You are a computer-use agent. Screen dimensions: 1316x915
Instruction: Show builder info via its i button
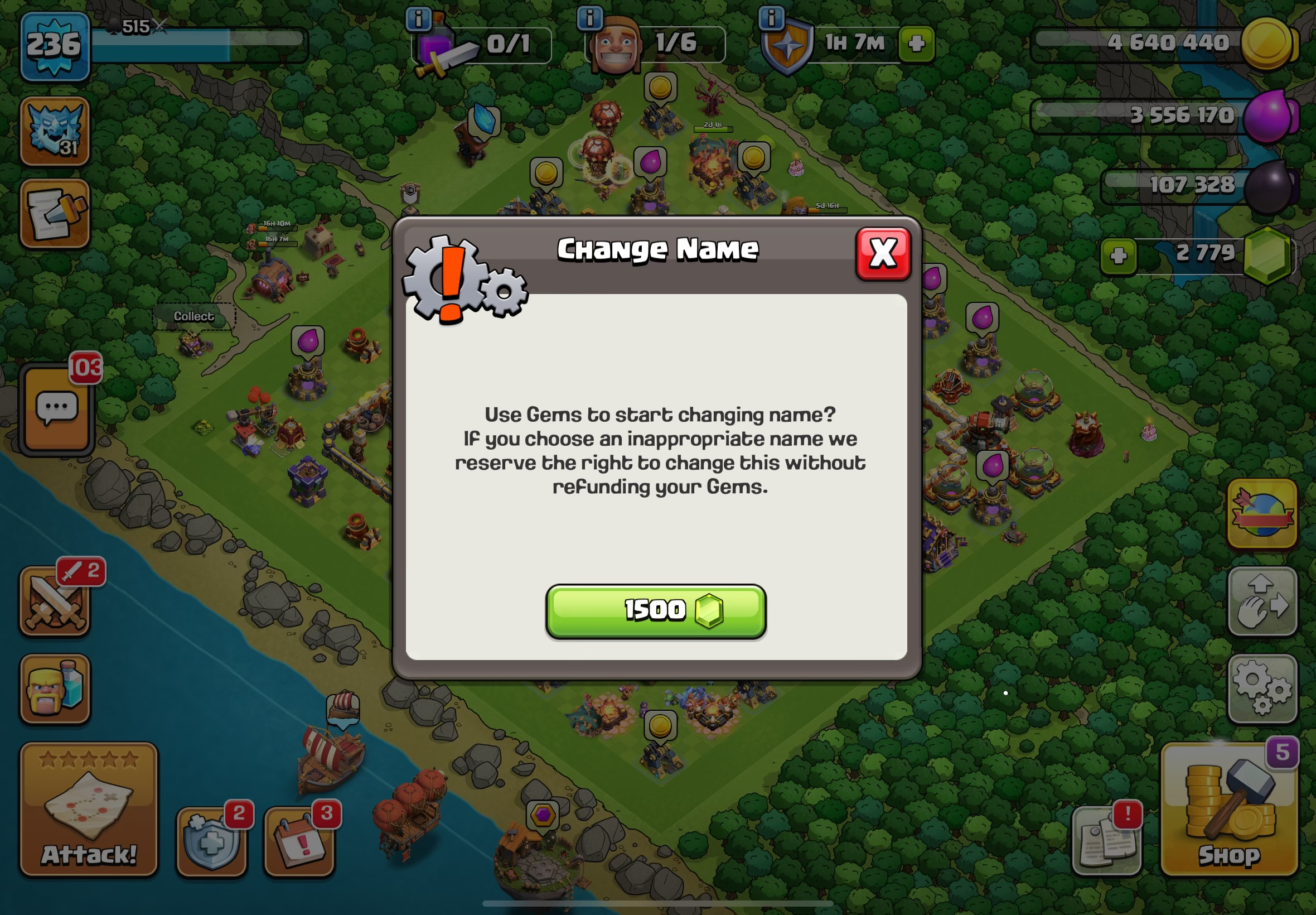[x=589, y=18]
